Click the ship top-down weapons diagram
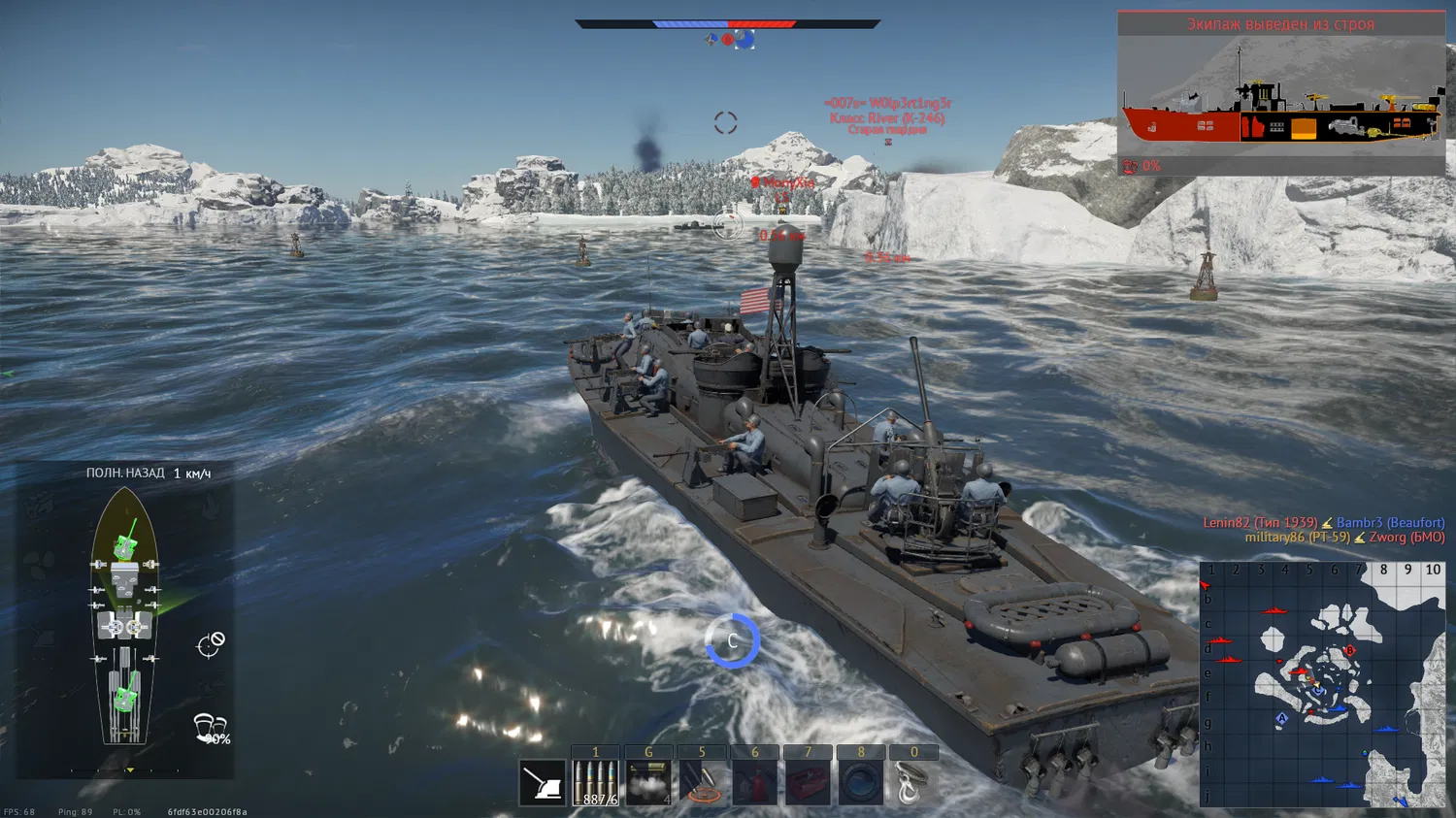 click(124, 616)
